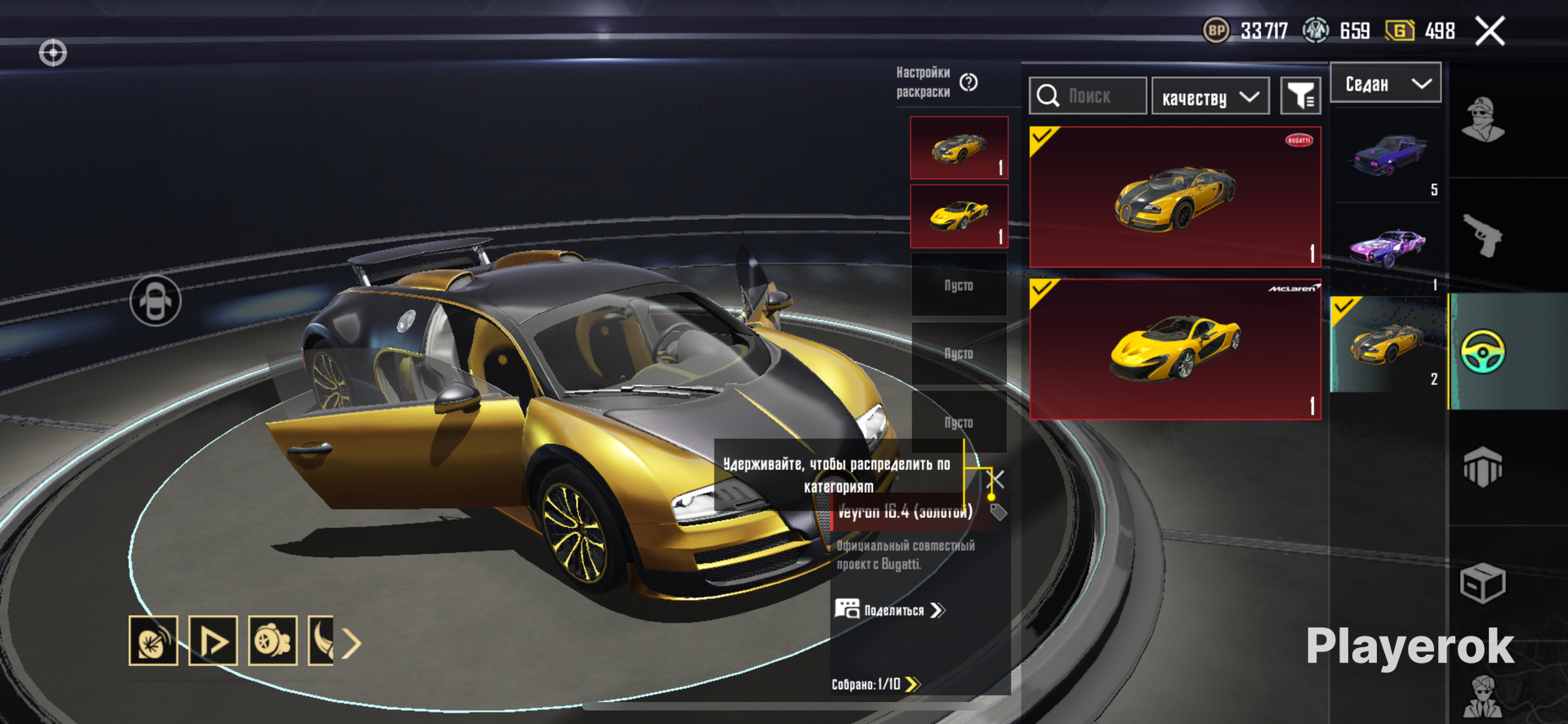Open the sort dropdown labeled качеству
This screenshot has width=1568, height=724.
tap(1209, 97)
